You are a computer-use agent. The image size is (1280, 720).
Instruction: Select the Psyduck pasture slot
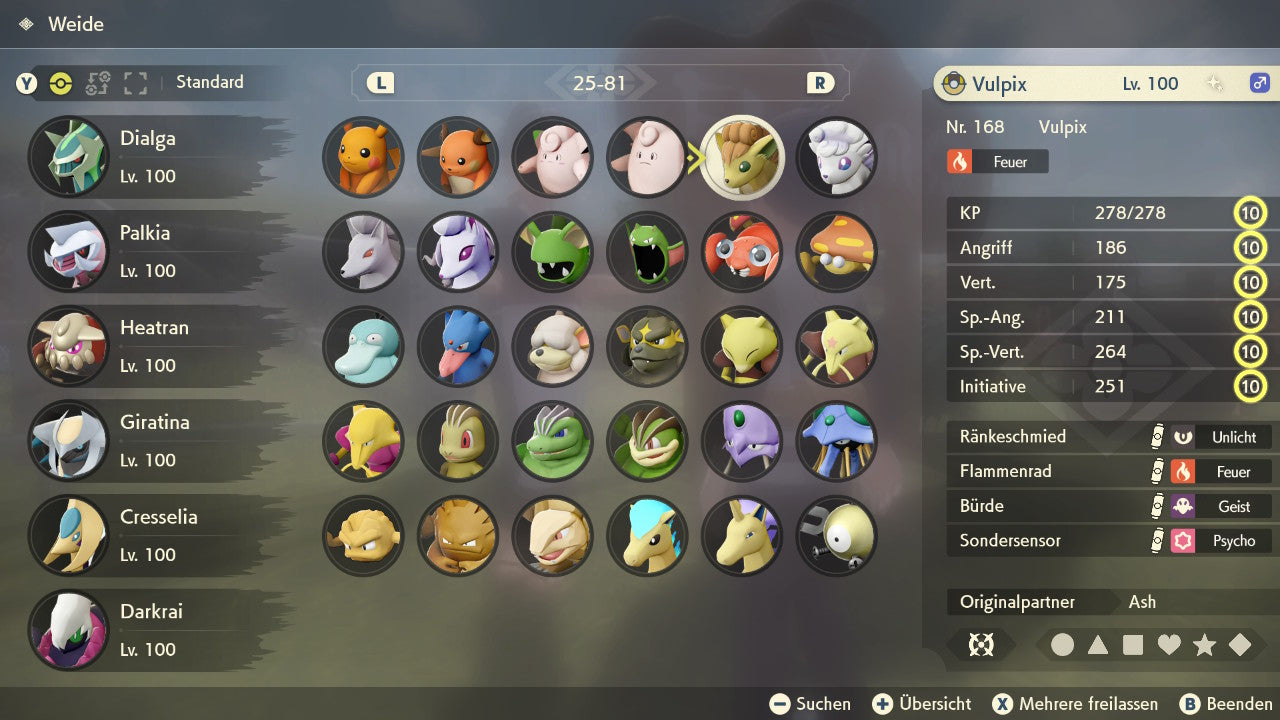tap(363, 347)
